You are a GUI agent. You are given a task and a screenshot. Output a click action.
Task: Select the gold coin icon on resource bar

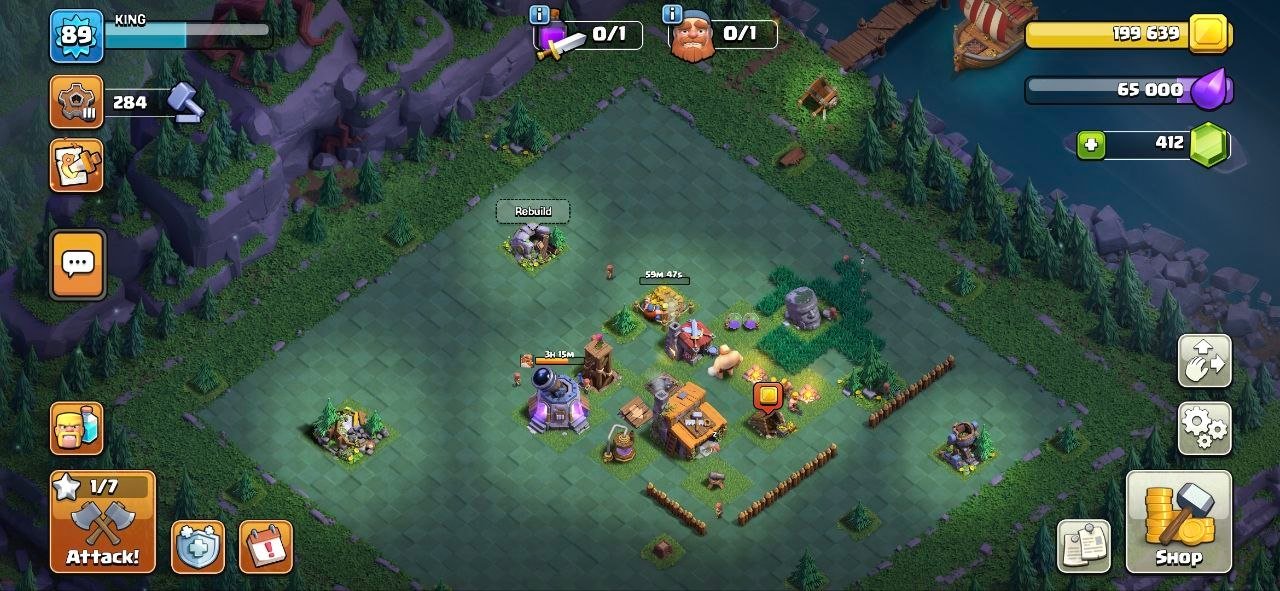click(1210, 35)
